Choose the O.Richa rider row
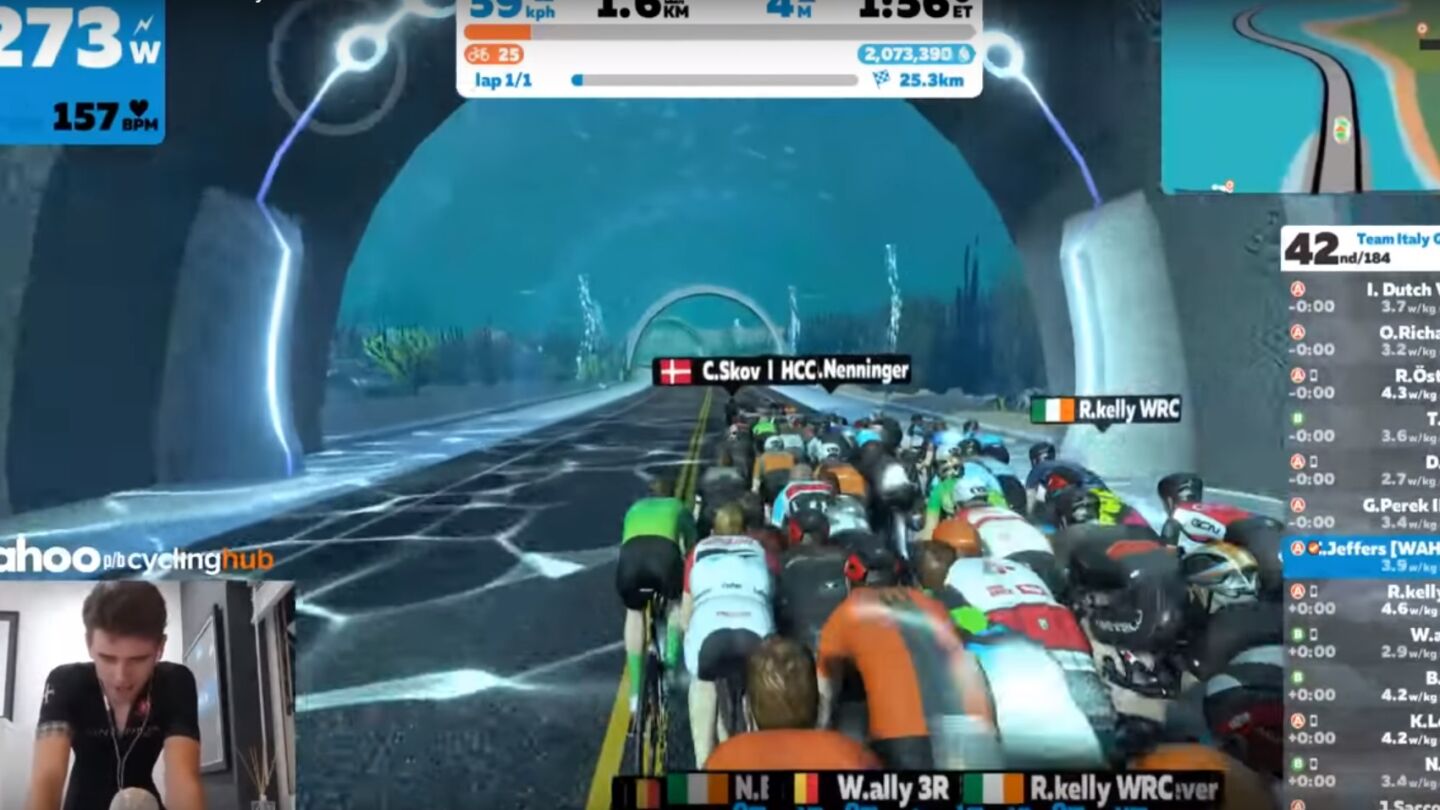Image resolution: width=1440 pixels, height=810 pixels. point(1362,341)
